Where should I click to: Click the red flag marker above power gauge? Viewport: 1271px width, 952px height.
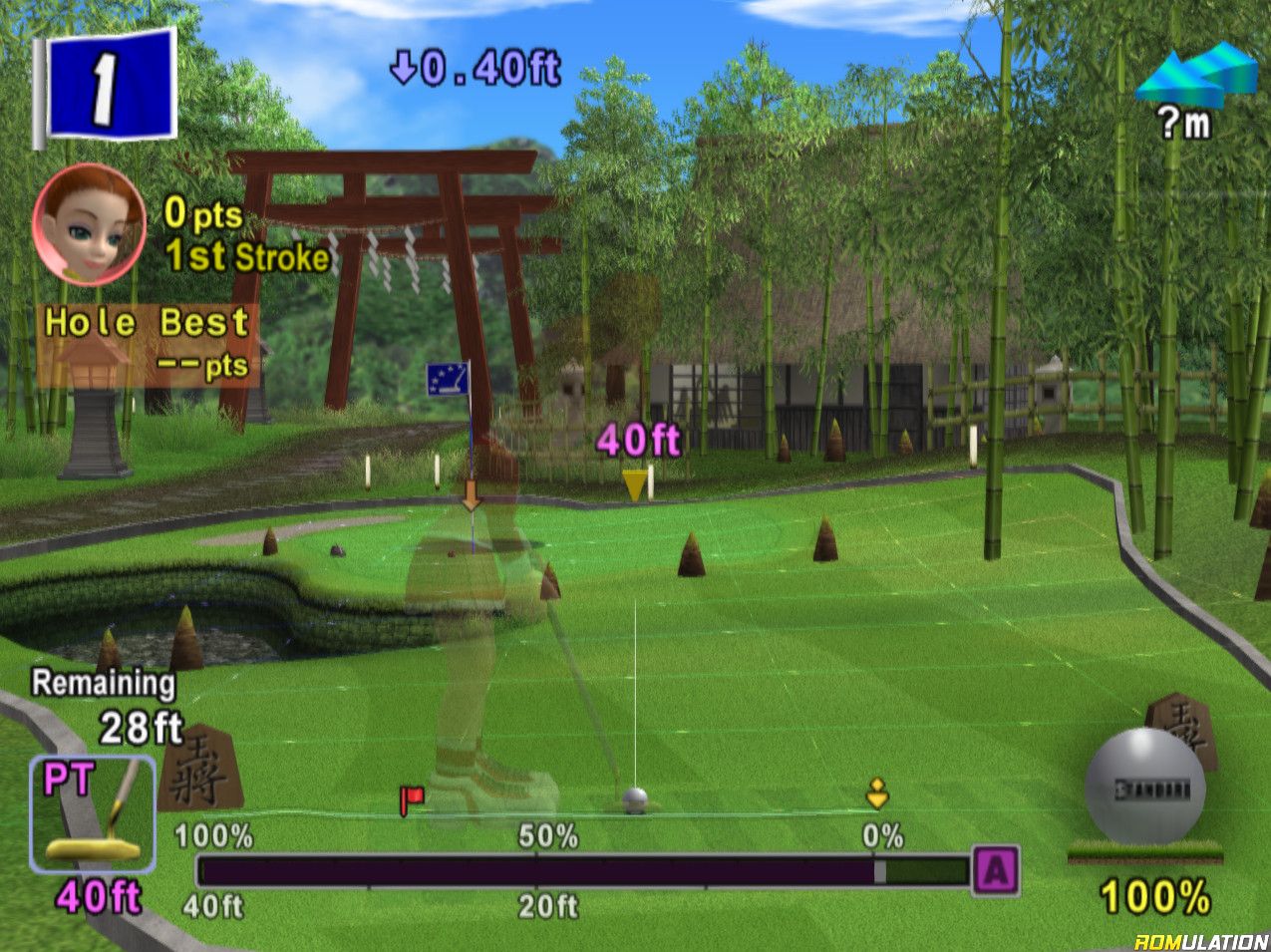pyautogui.click(x=411, y=798)
